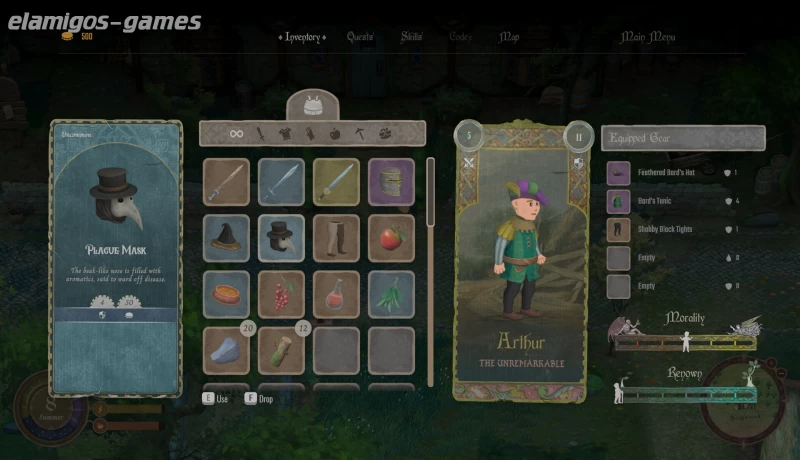Open the Codex tab
The width and height of the screenshot is (800, 460).
coord(461,37)
